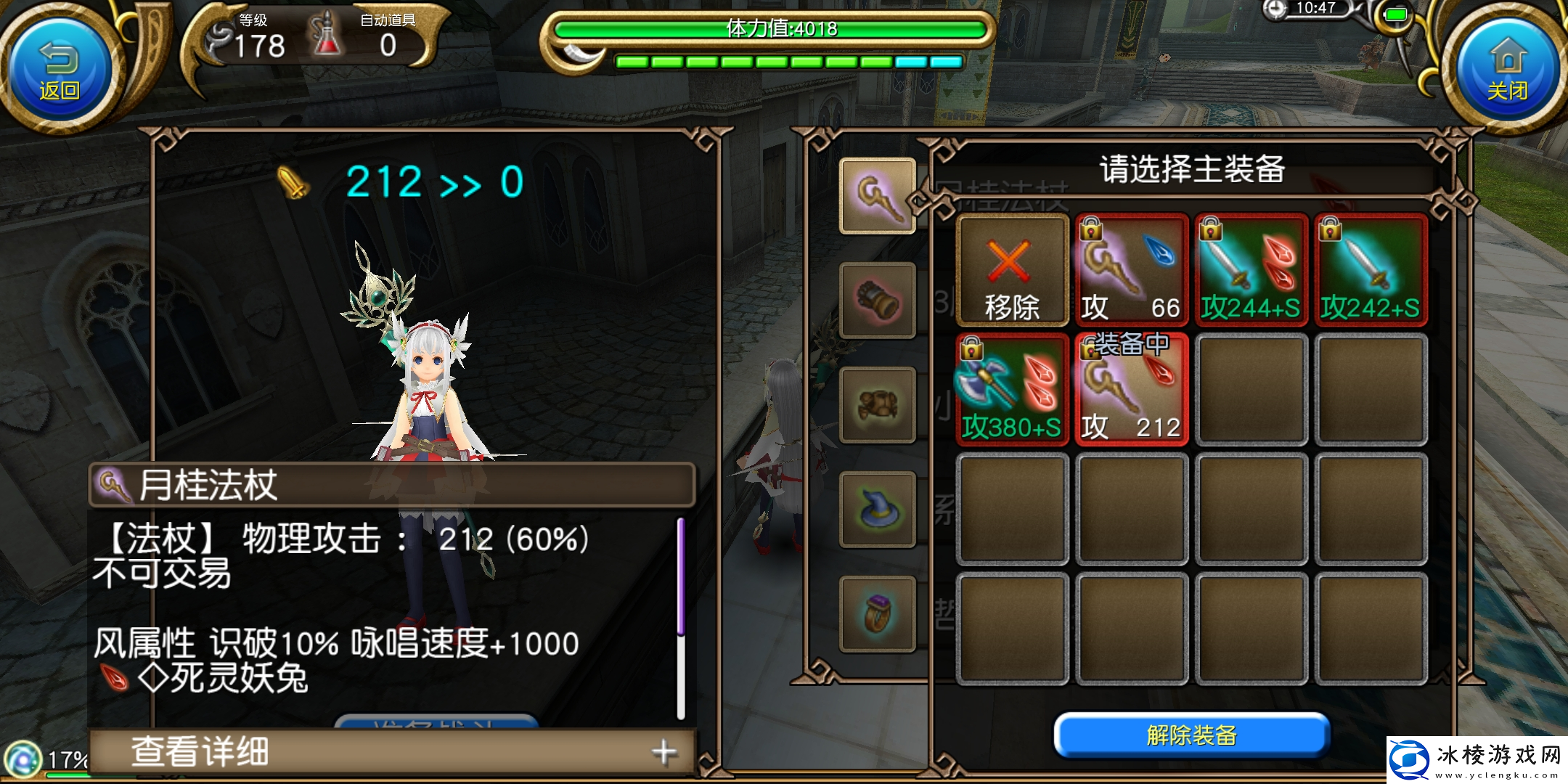
Task: Switch to the staff main weapon category
Action: point(877,195)
